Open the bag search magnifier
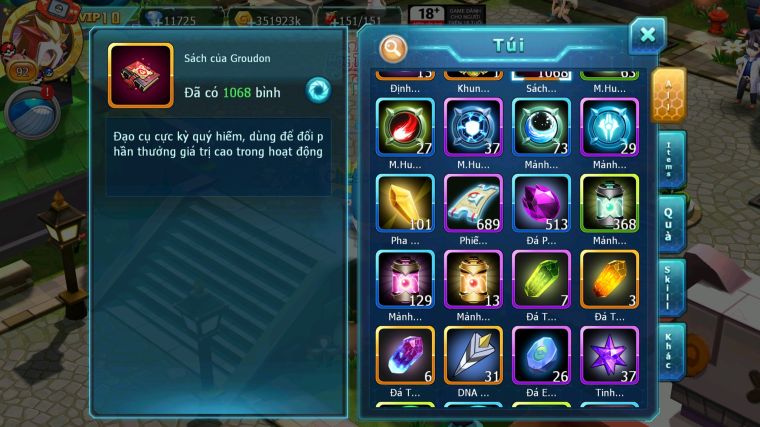Viewport: 760px width, 427px height. (394, 47)
